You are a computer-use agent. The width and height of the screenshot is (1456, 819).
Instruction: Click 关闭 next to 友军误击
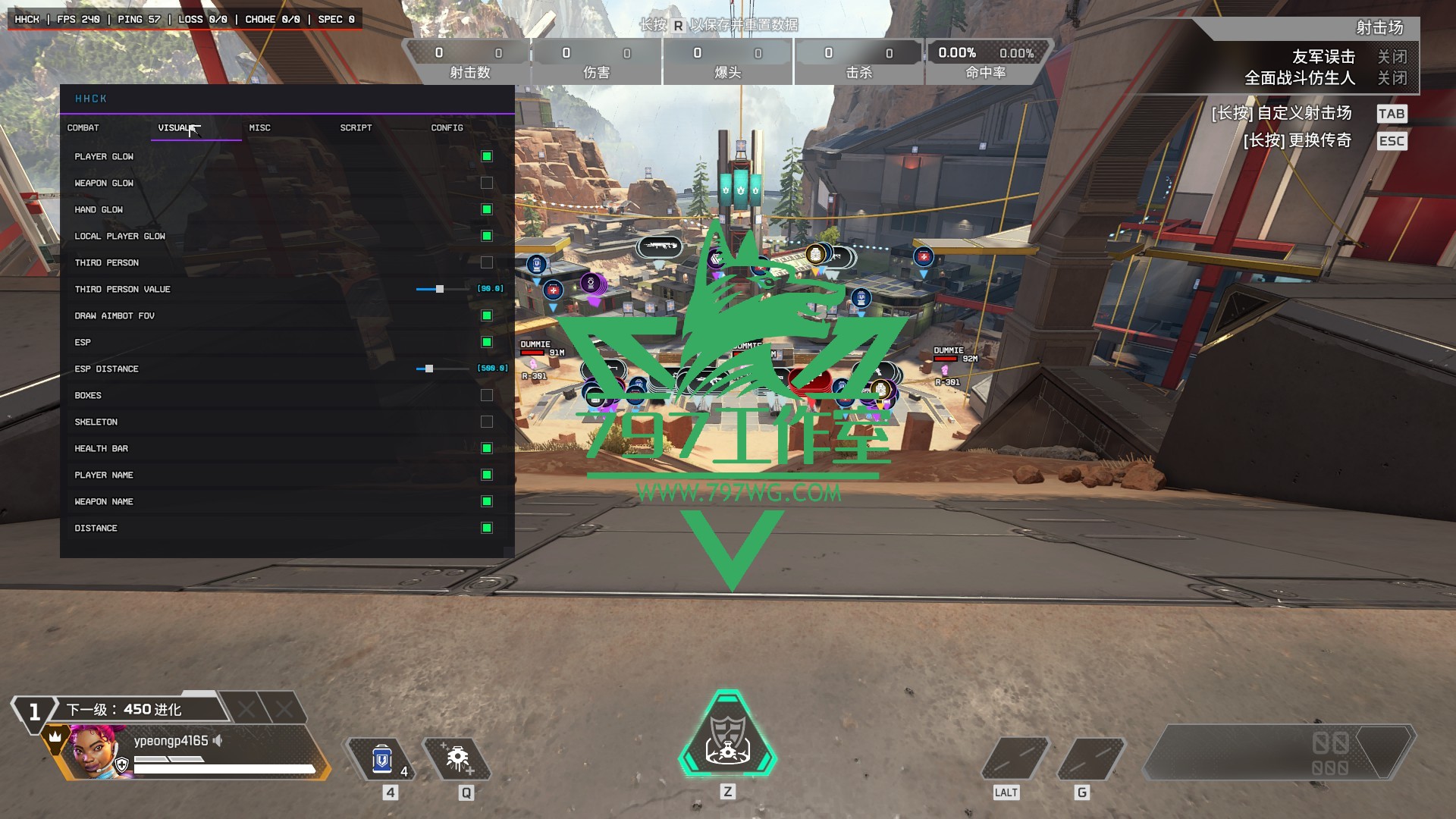(x=1394, y=56)
